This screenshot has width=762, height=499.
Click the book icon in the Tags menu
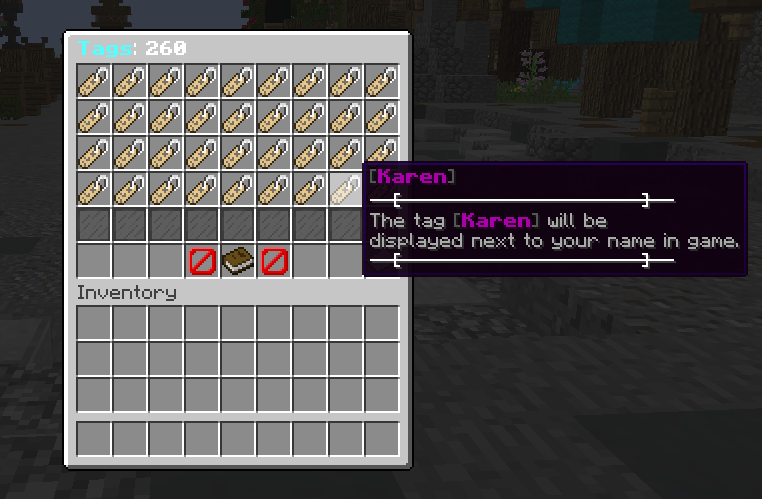tap(238, 262)
